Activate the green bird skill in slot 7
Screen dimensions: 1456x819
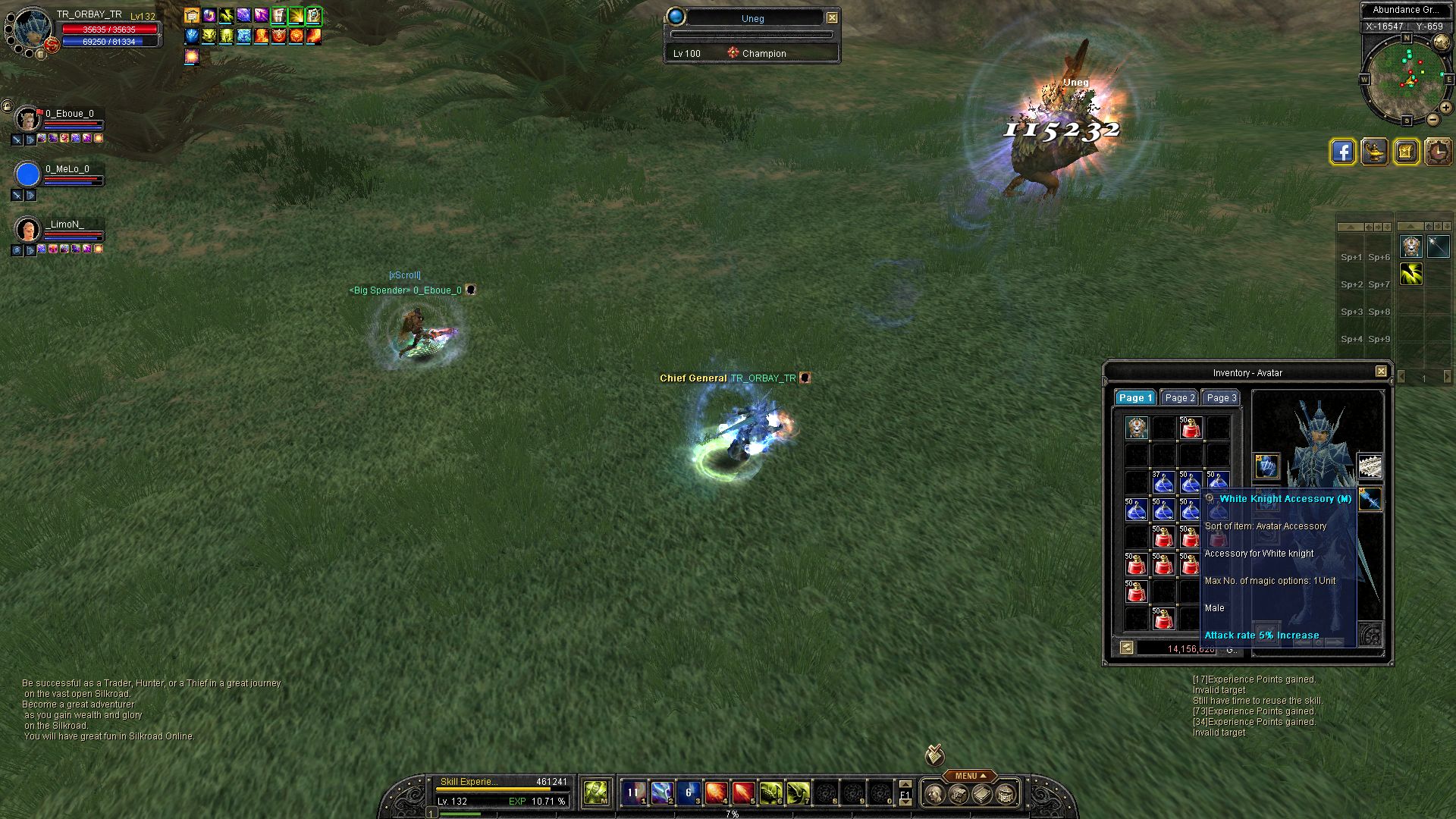[798, 793]
